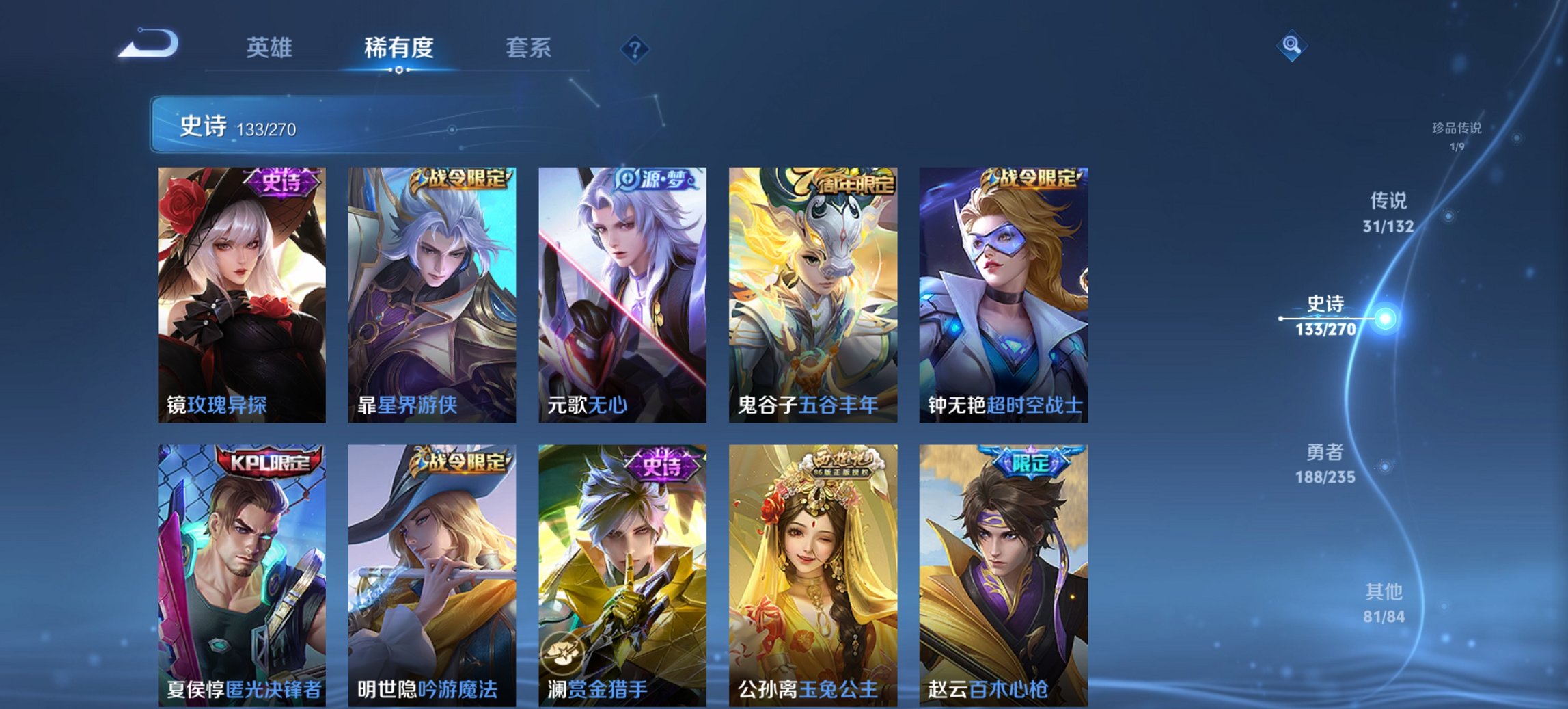Click the 战令限定 badge on 暃's skin
Image resolution: width=1568 pixels, height=709 pixels.
465,177
